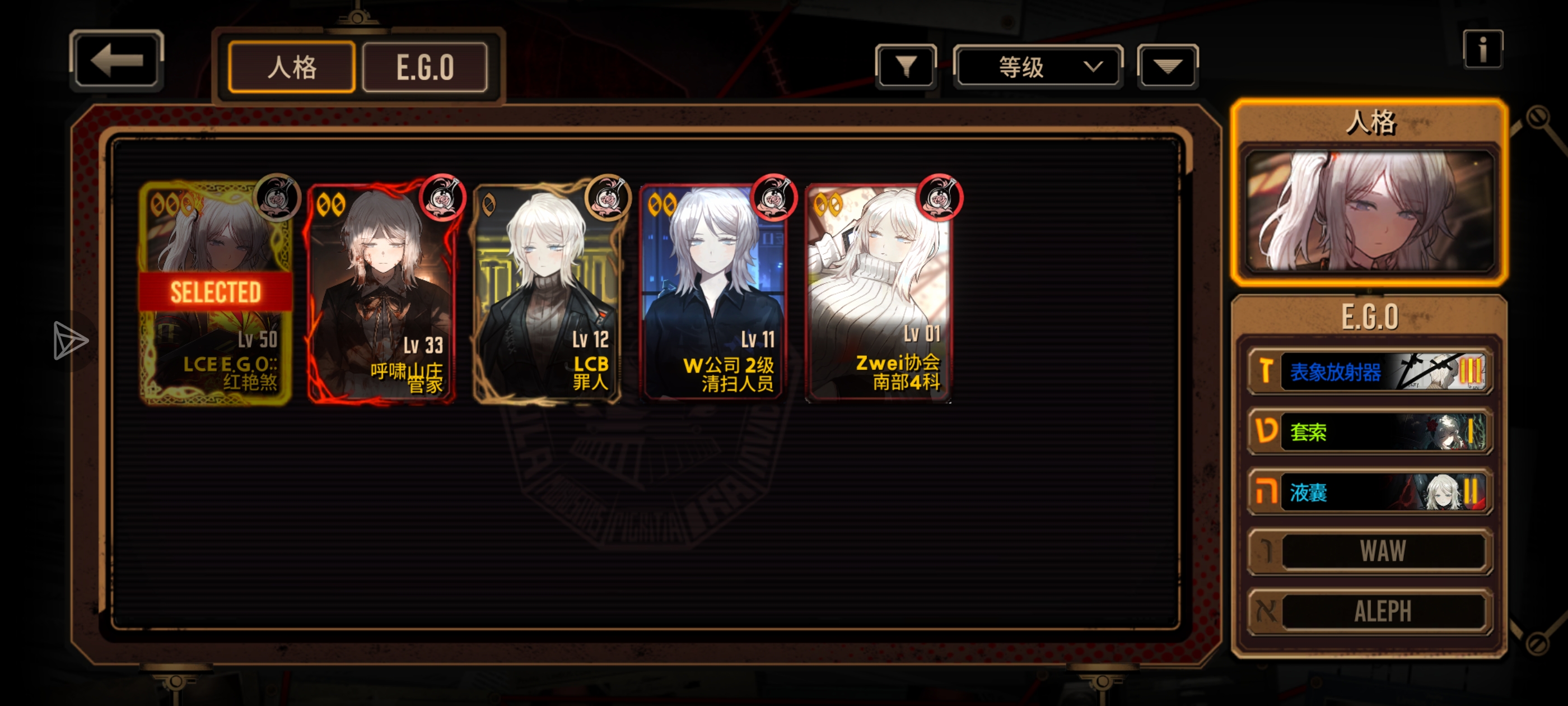This screenshot has height=706, width=1568.
Task: Open the empty WAW E.G.O slot
Action: pyautogui.click(x=1369, y=551)
